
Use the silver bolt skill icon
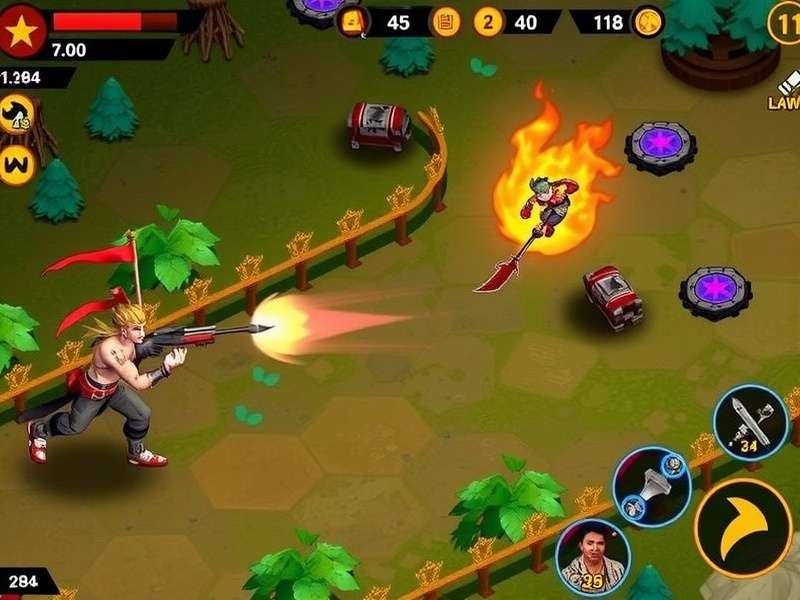click(x=652, y=486)
